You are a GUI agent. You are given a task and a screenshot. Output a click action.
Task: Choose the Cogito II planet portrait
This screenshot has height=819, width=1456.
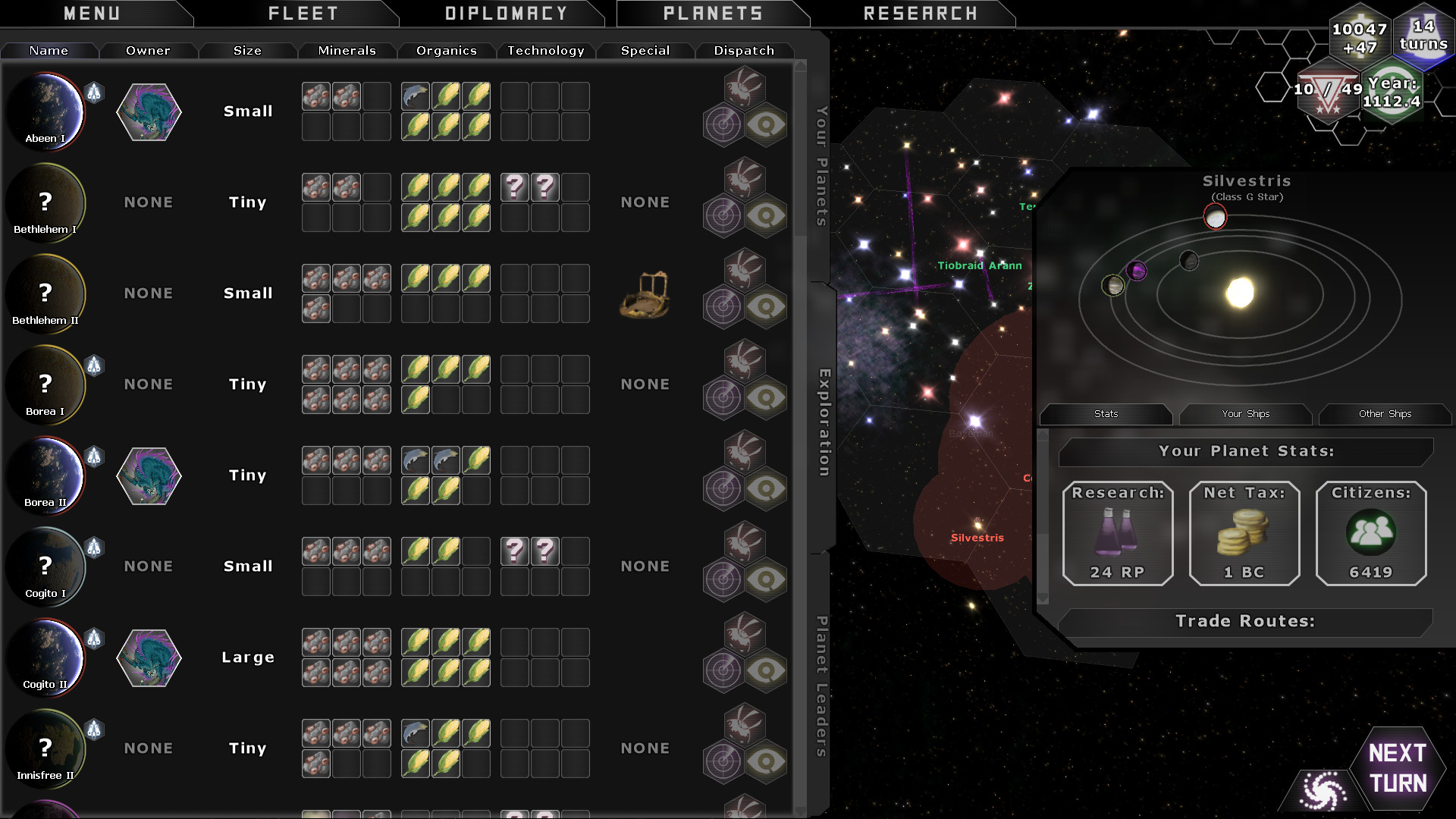45,657
